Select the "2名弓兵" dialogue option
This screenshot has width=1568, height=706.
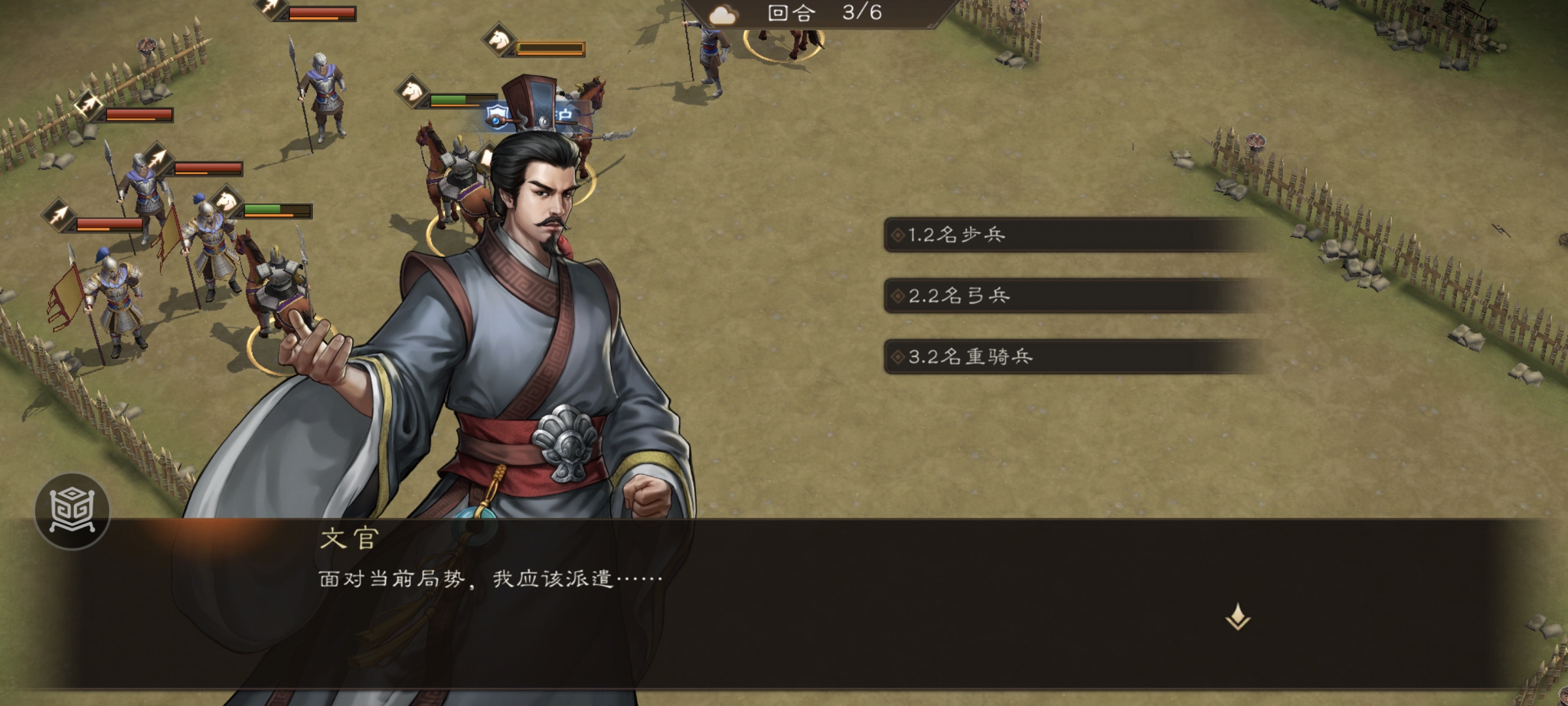1071,295
